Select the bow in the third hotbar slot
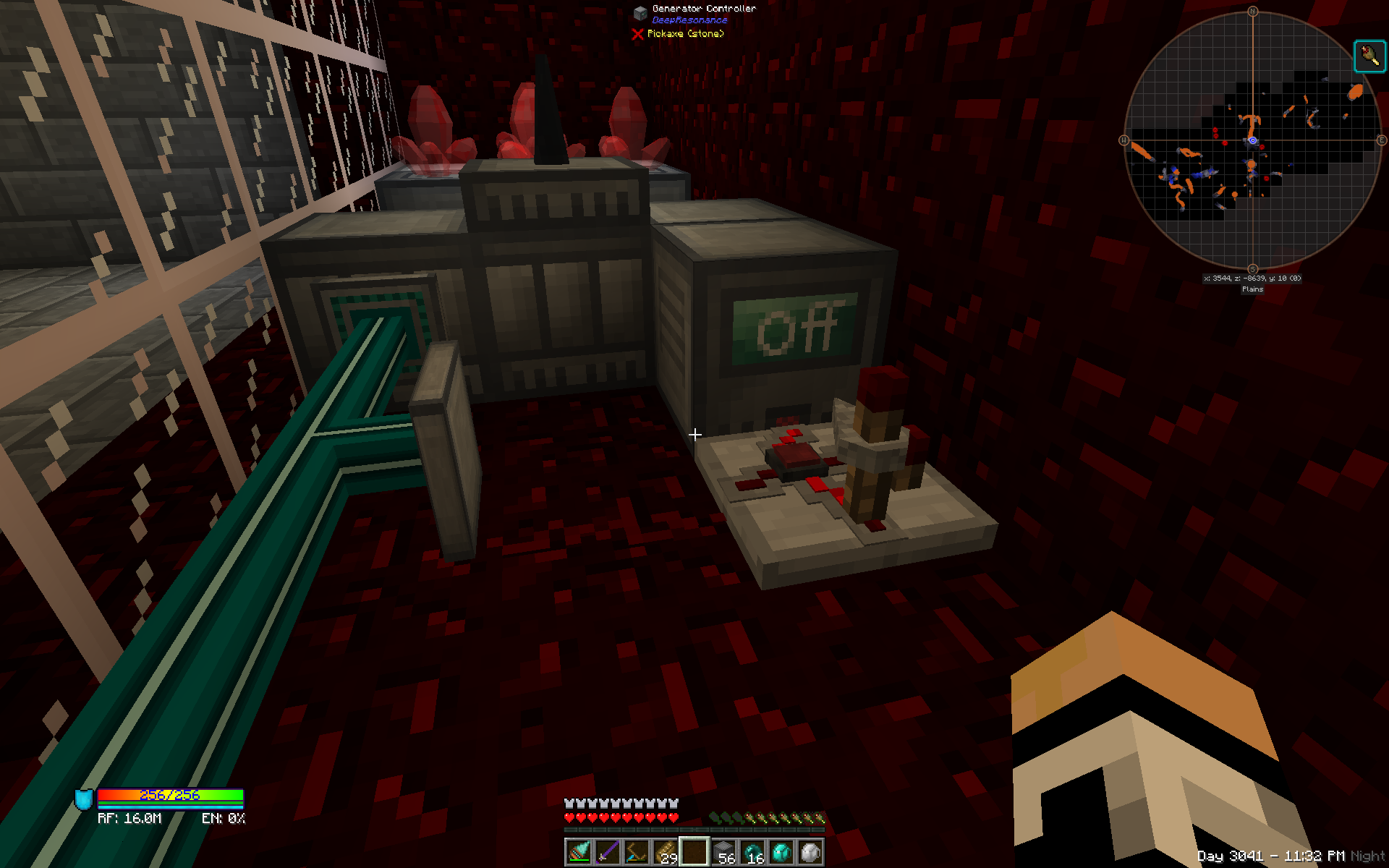 637,851
